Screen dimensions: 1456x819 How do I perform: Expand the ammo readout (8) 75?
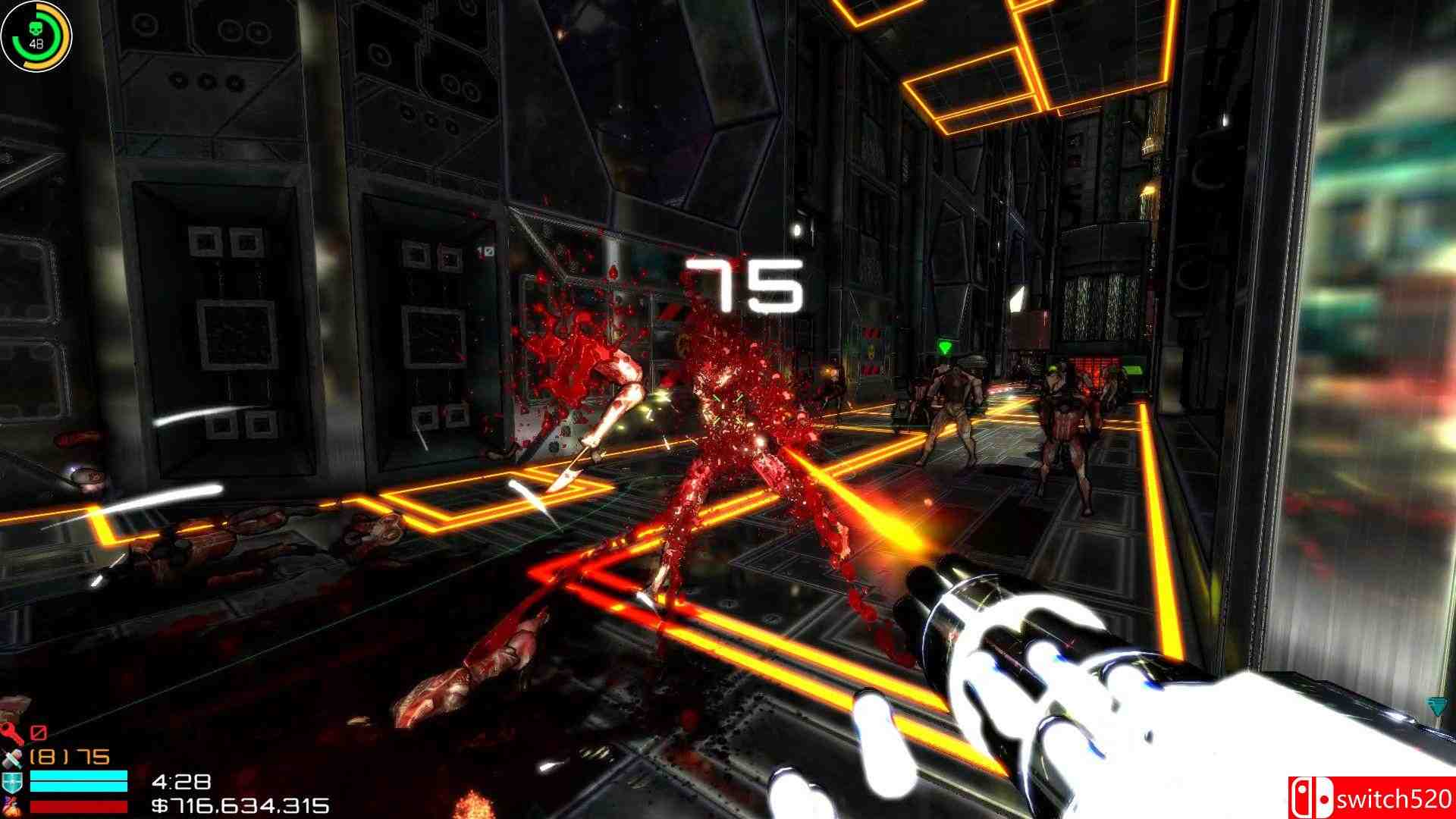(70, 757)
